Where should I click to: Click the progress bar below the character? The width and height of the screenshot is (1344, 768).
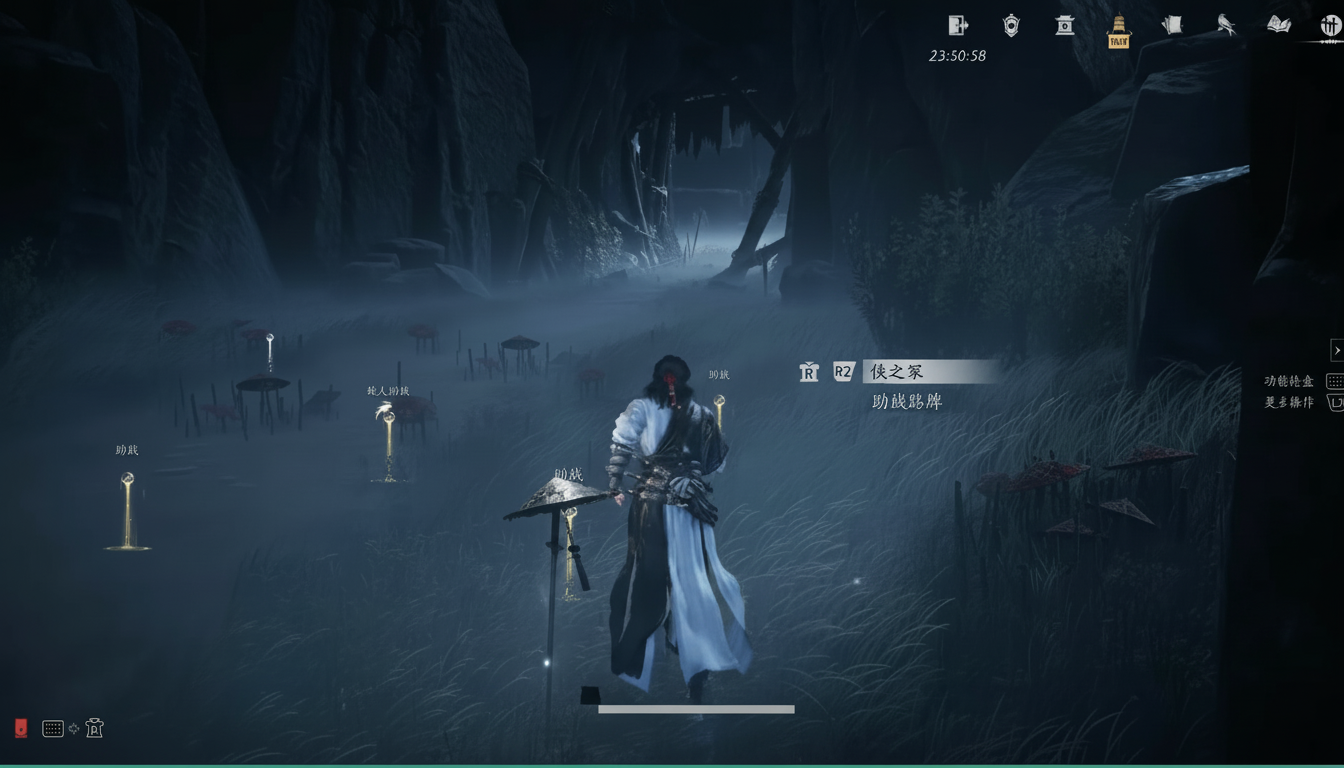(695, 708)
